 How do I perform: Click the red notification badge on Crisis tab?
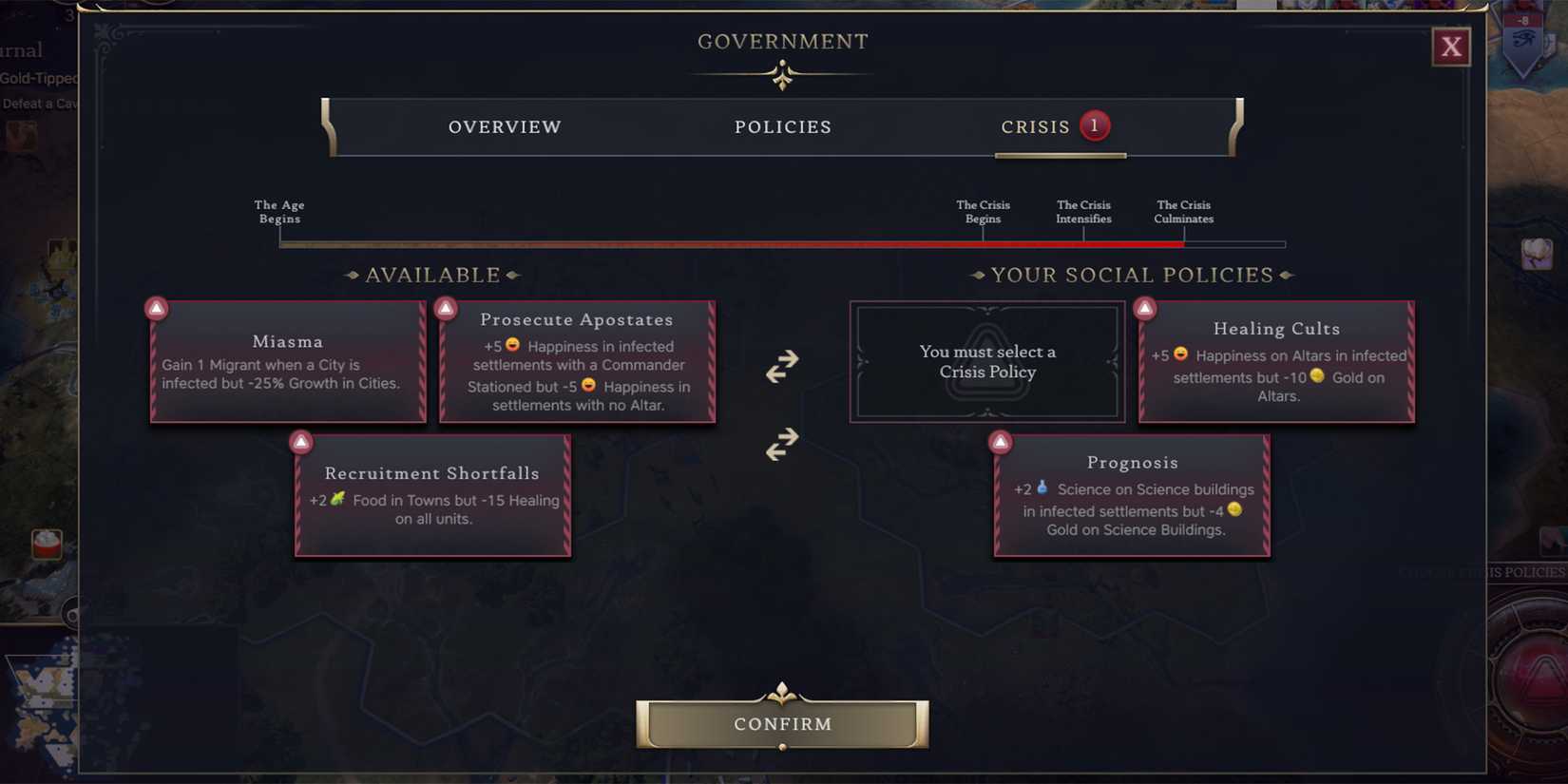point(1094,124)
